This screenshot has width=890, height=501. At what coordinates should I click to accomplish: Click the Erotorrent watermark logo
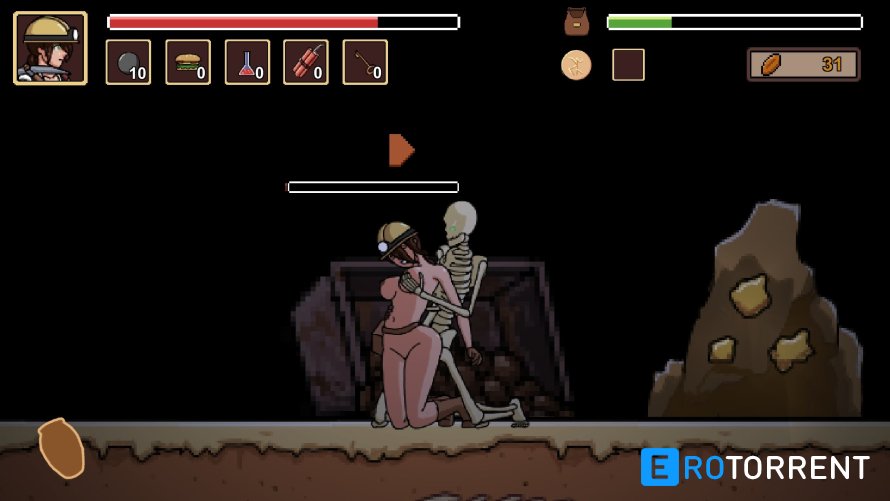[x=755, y=467]
